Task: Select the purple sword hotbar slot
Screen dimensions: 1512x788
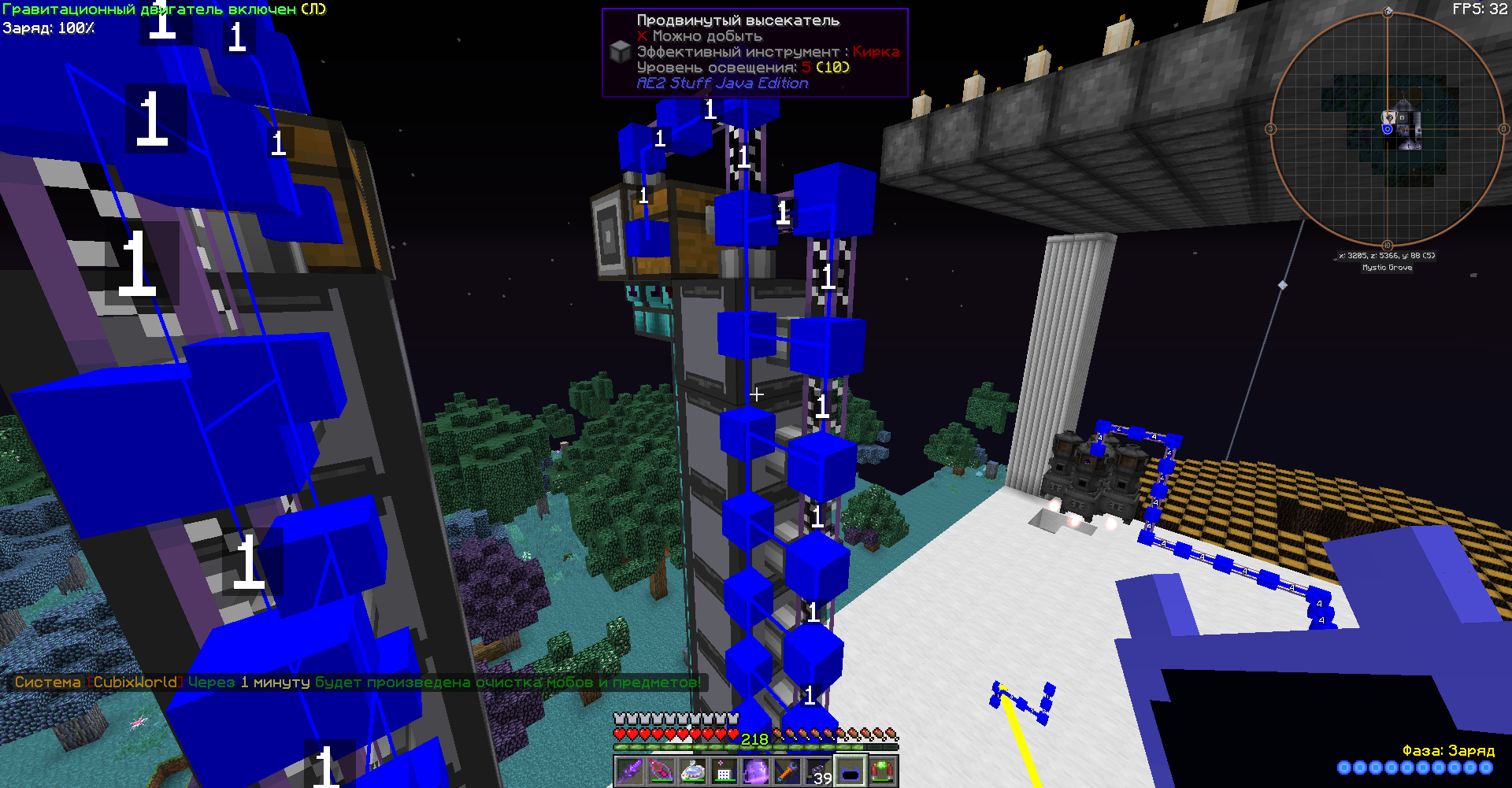Action: 630,771
